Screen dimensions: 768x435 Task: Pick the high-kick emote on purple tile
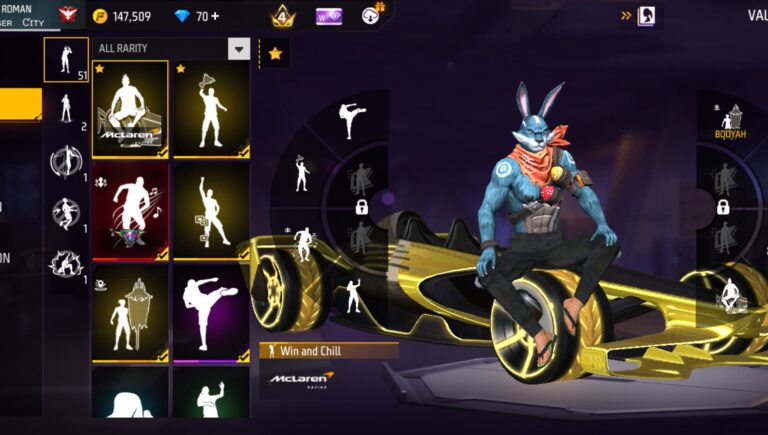(x=210, y=312)
